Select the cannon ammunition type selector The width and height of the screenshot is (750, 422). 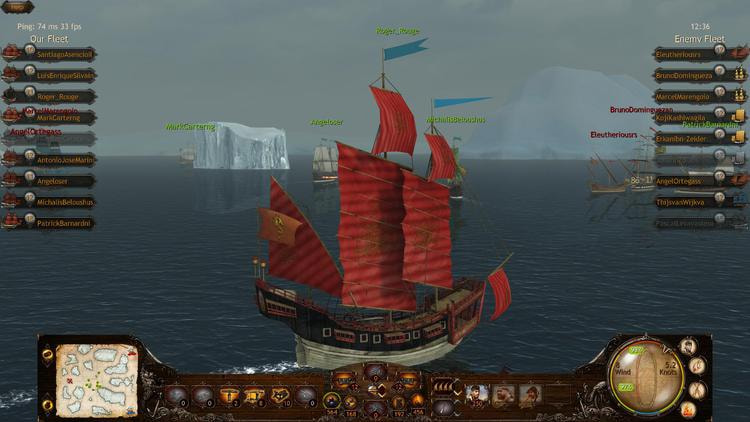coord(444,386)
